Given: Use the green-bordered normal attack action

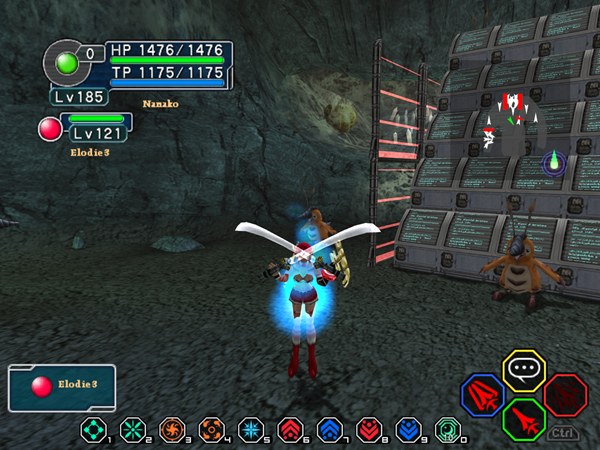Looking at the screenshot, I should tap(523, 419).
